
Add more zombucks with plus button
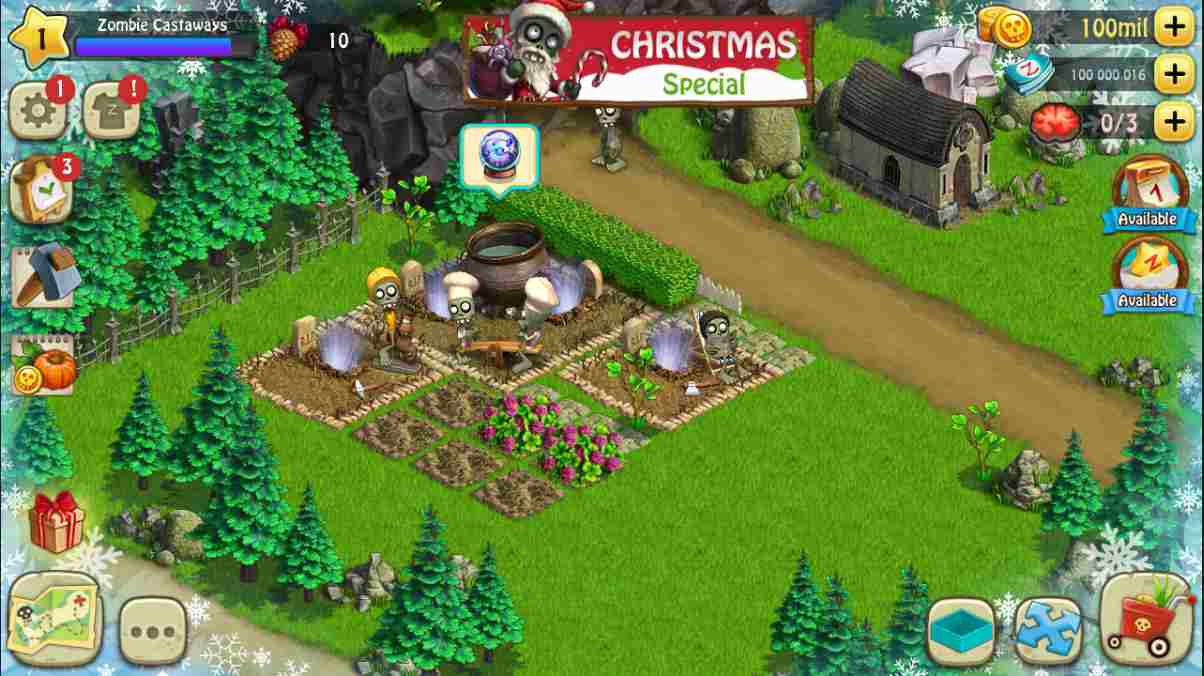[x=1174, y=74]
